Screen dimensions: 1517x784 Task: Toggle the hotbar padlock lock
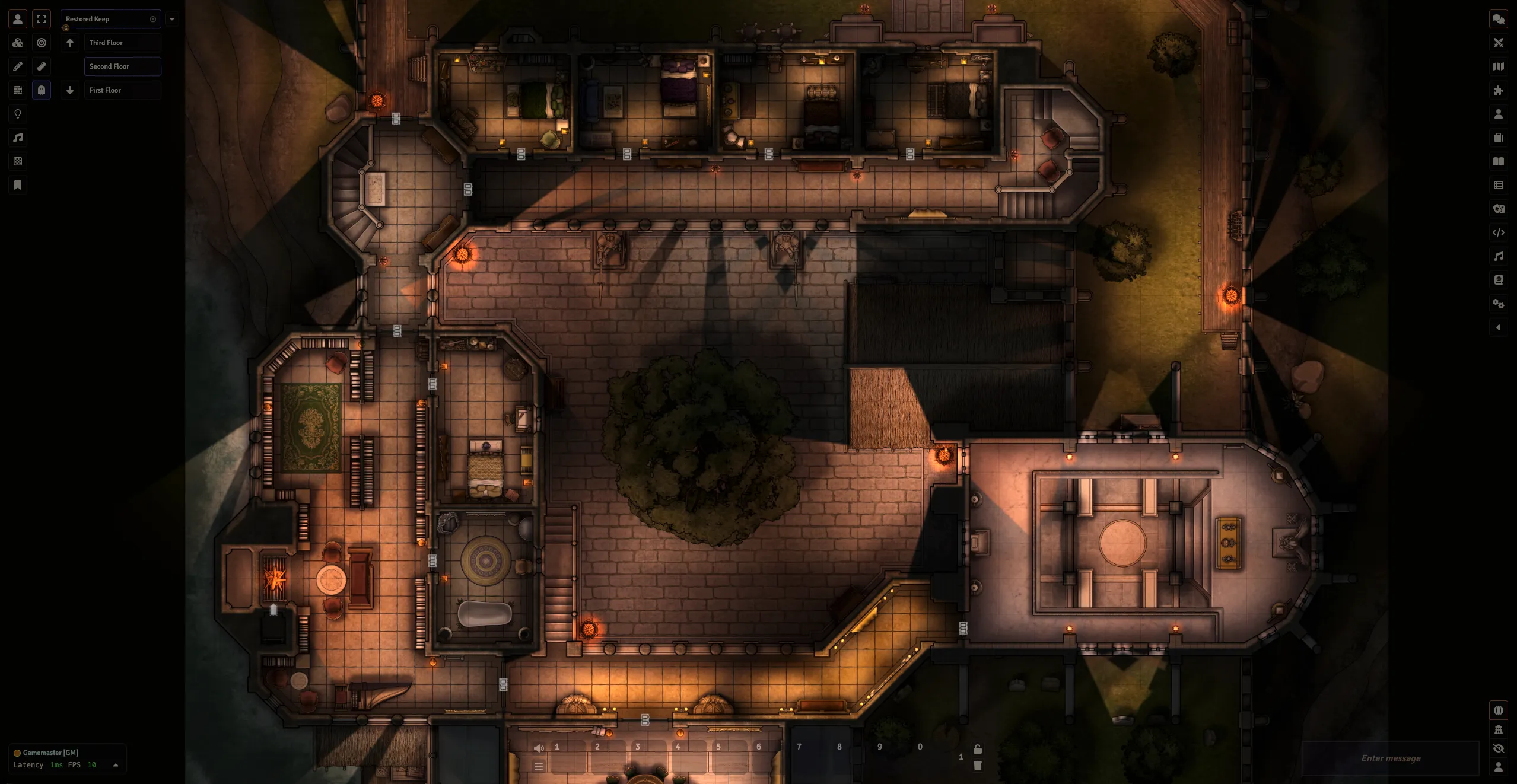[978, 749]
